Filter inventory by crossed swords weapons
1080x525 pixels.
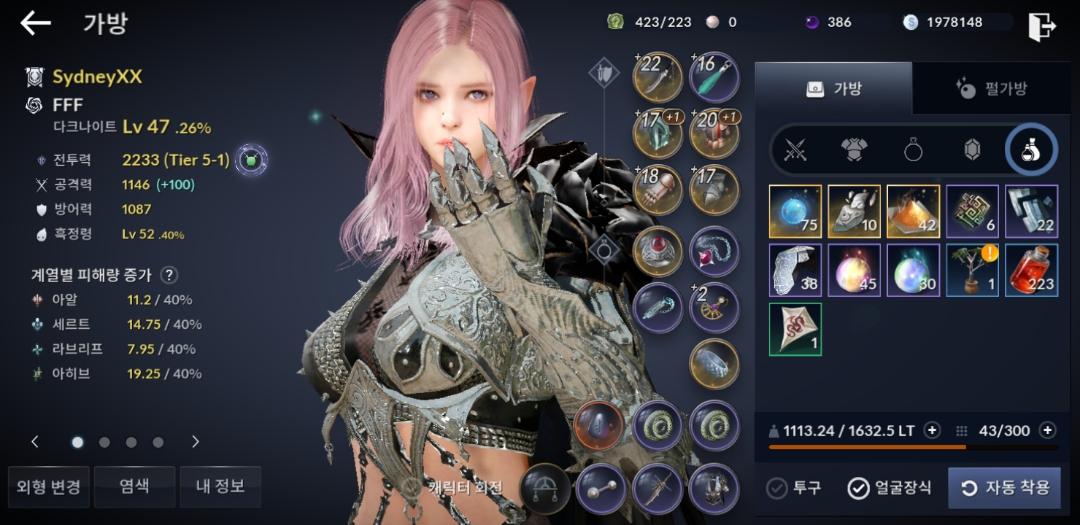pos(796,150)
